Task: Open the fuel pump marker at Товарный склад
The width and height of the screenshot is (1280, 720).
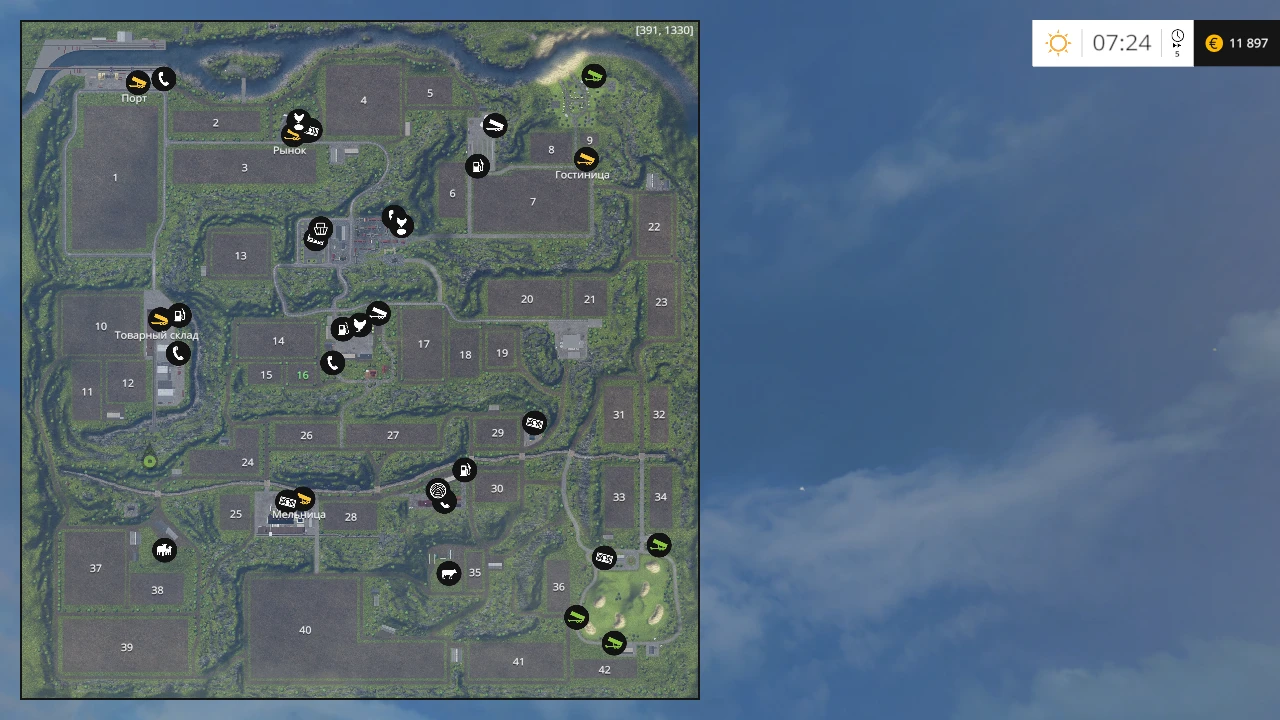Action: point(179,314)
